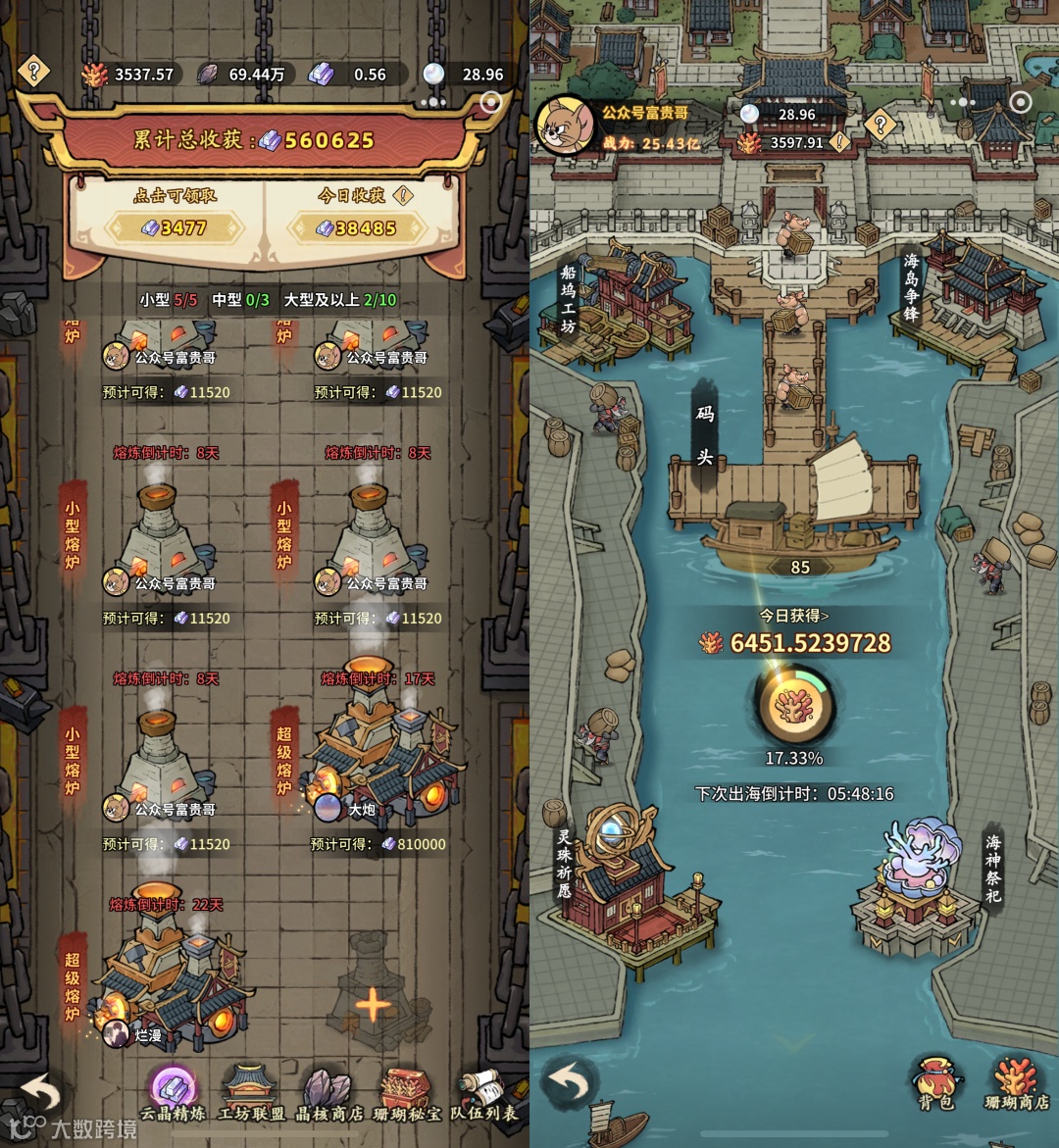This screenshot has height=1148, width=1059.
Task: Add a furnace in the empty plus slot
Action: coord(373,1005)
